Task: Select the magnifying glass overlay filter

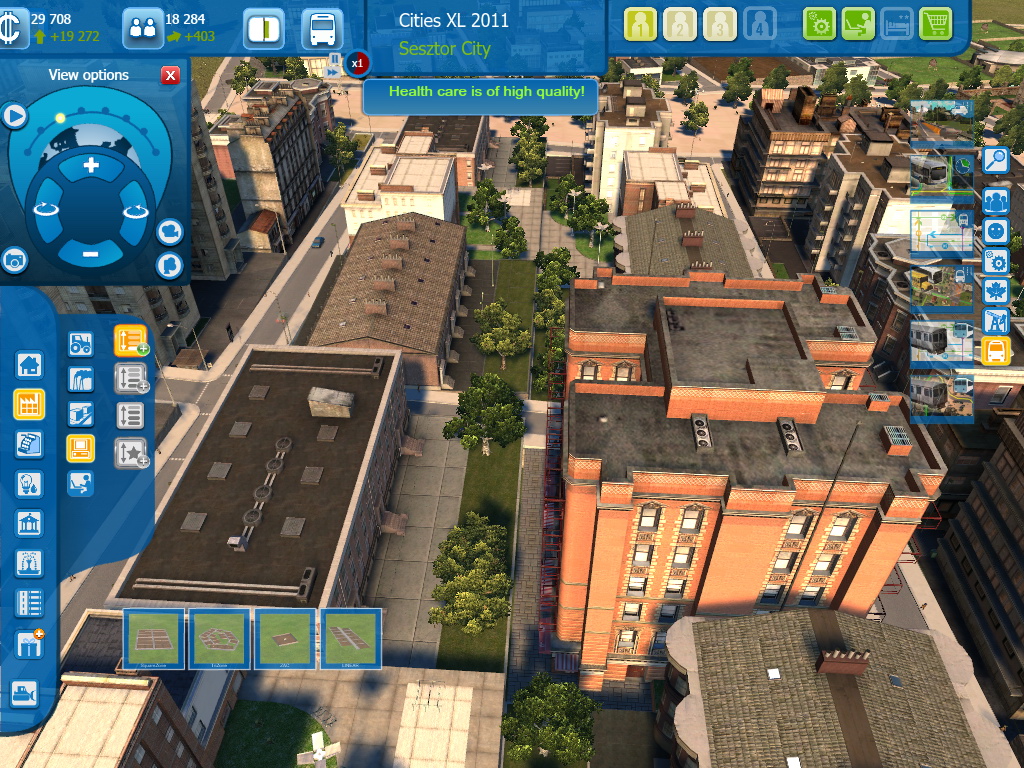Action: [x=995, y=161]
